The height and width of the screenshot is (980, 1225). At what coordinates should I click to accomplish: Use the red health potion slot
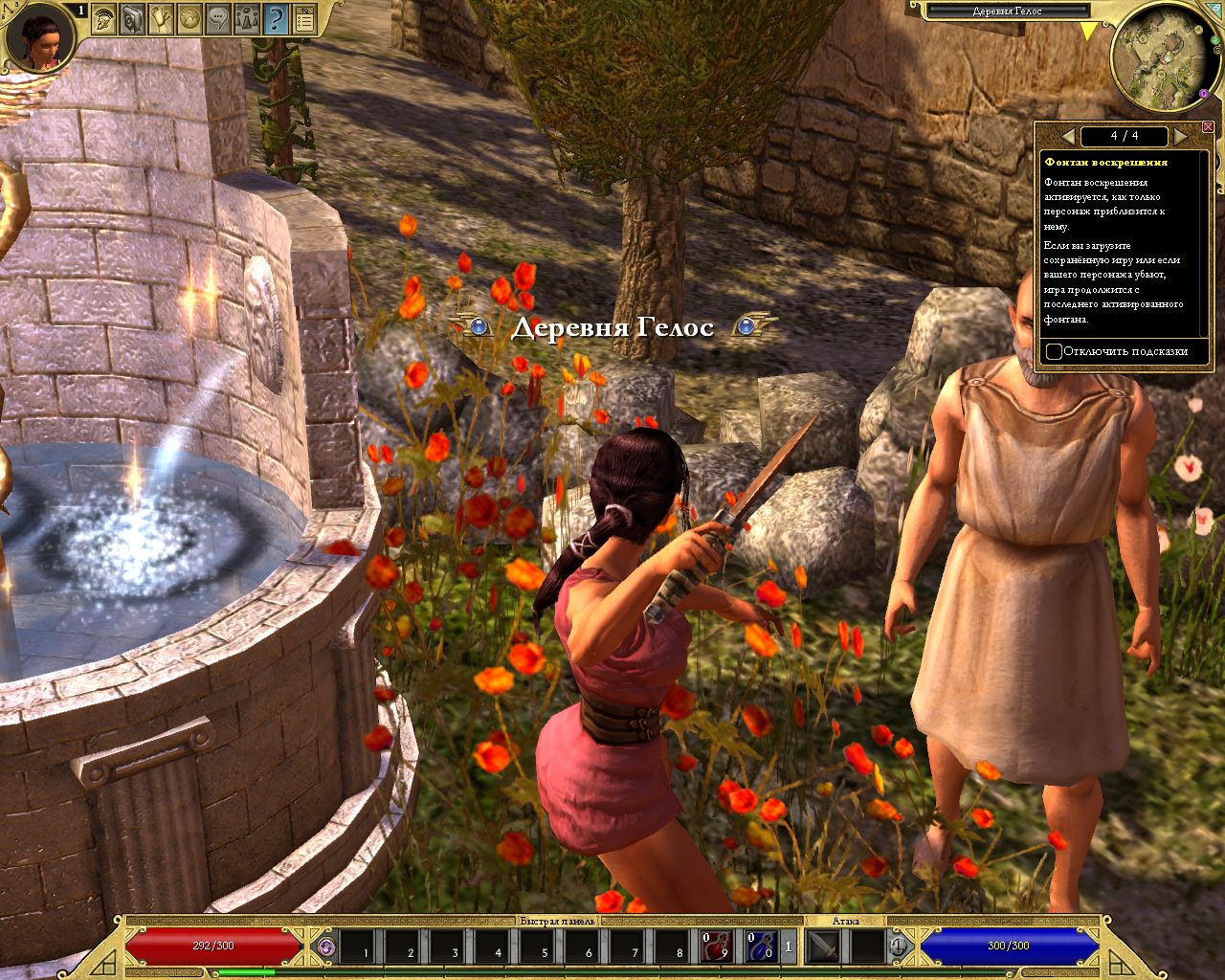(x=717, y=947)
